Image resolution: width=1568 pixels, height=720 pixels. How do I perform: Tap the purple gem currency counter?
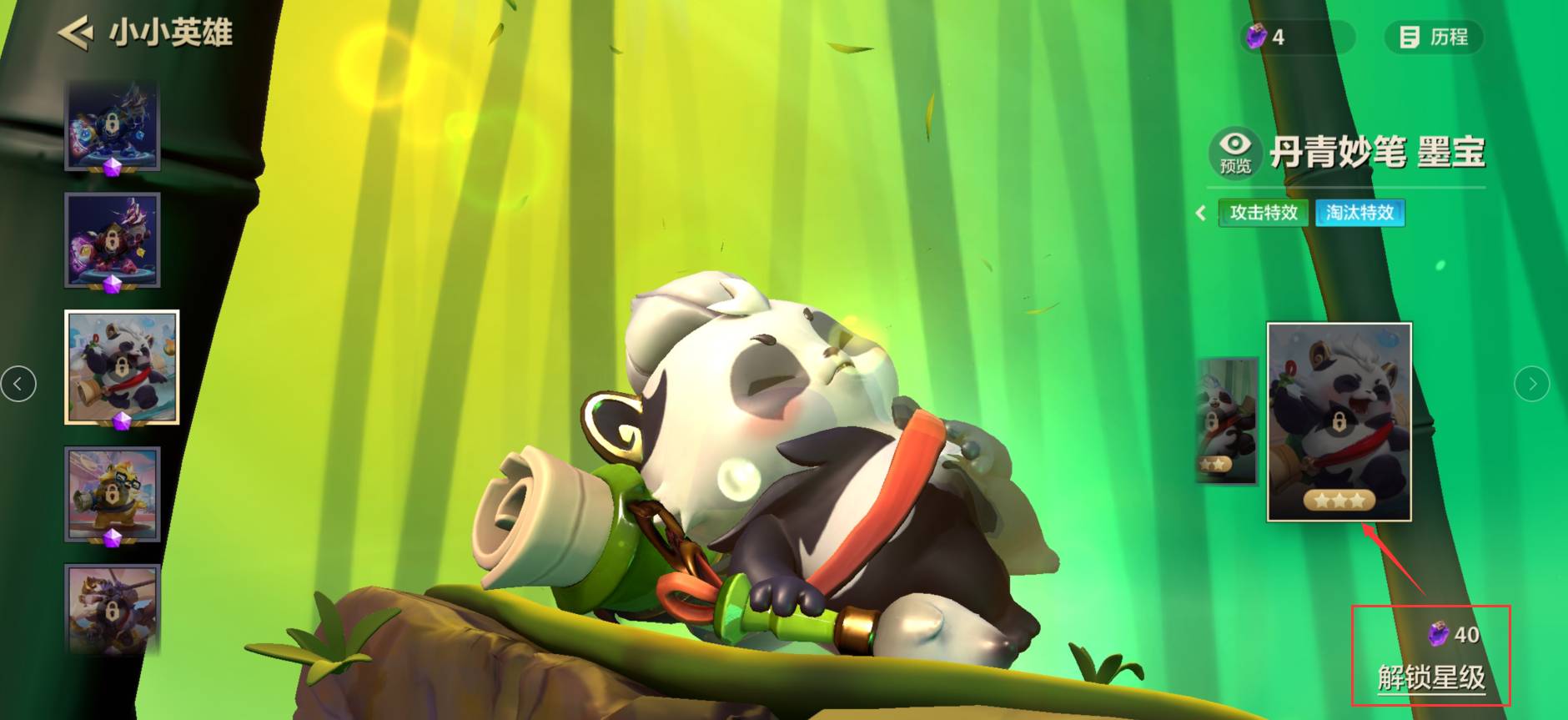pos(1295,38)
